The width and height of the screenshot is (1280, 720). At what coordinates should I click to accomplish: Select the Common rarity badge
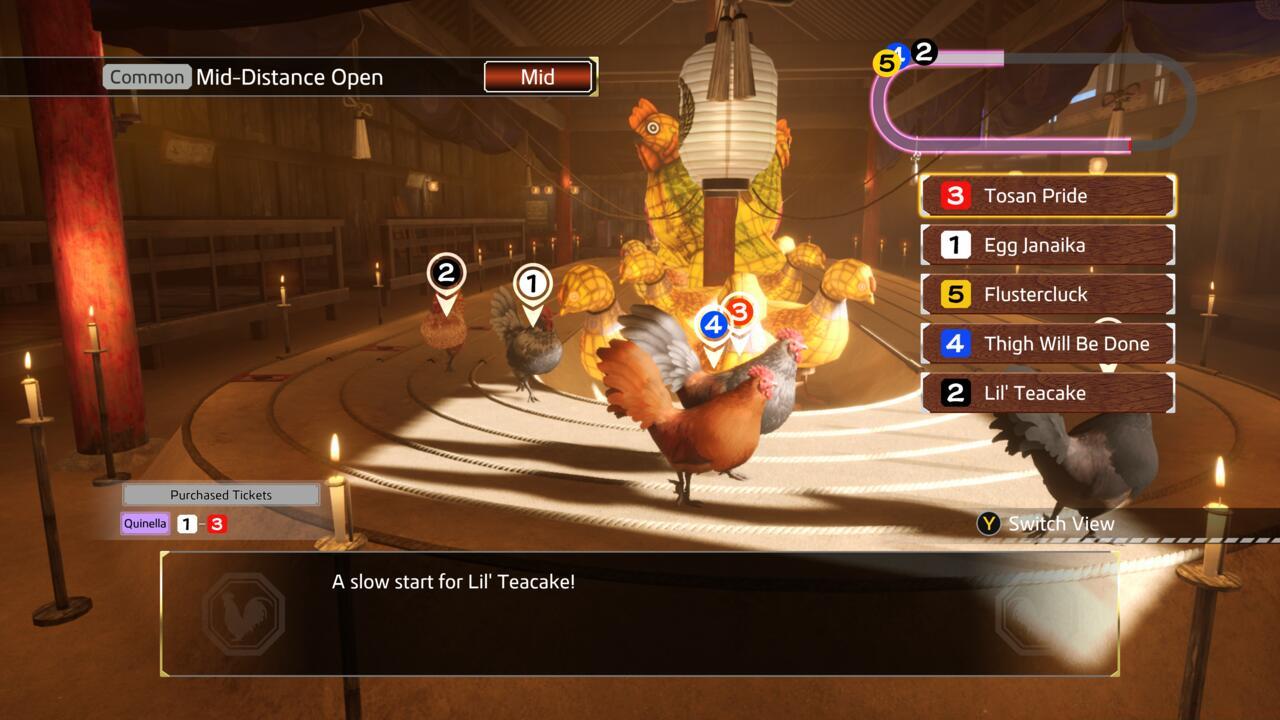pos(147,76)
